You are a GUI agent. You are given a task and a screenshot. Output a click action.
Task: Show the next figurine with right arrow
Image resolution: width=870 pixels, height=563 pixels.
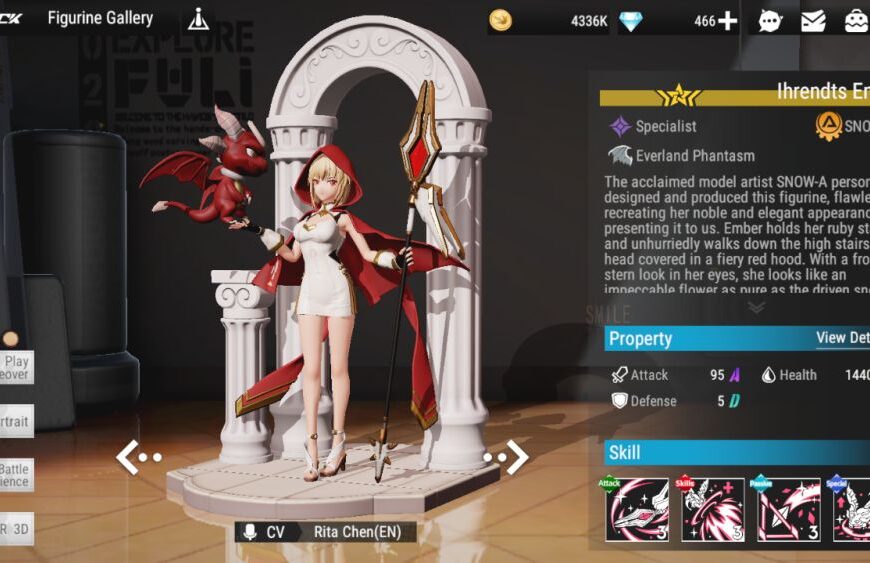[x=507, y=457]
